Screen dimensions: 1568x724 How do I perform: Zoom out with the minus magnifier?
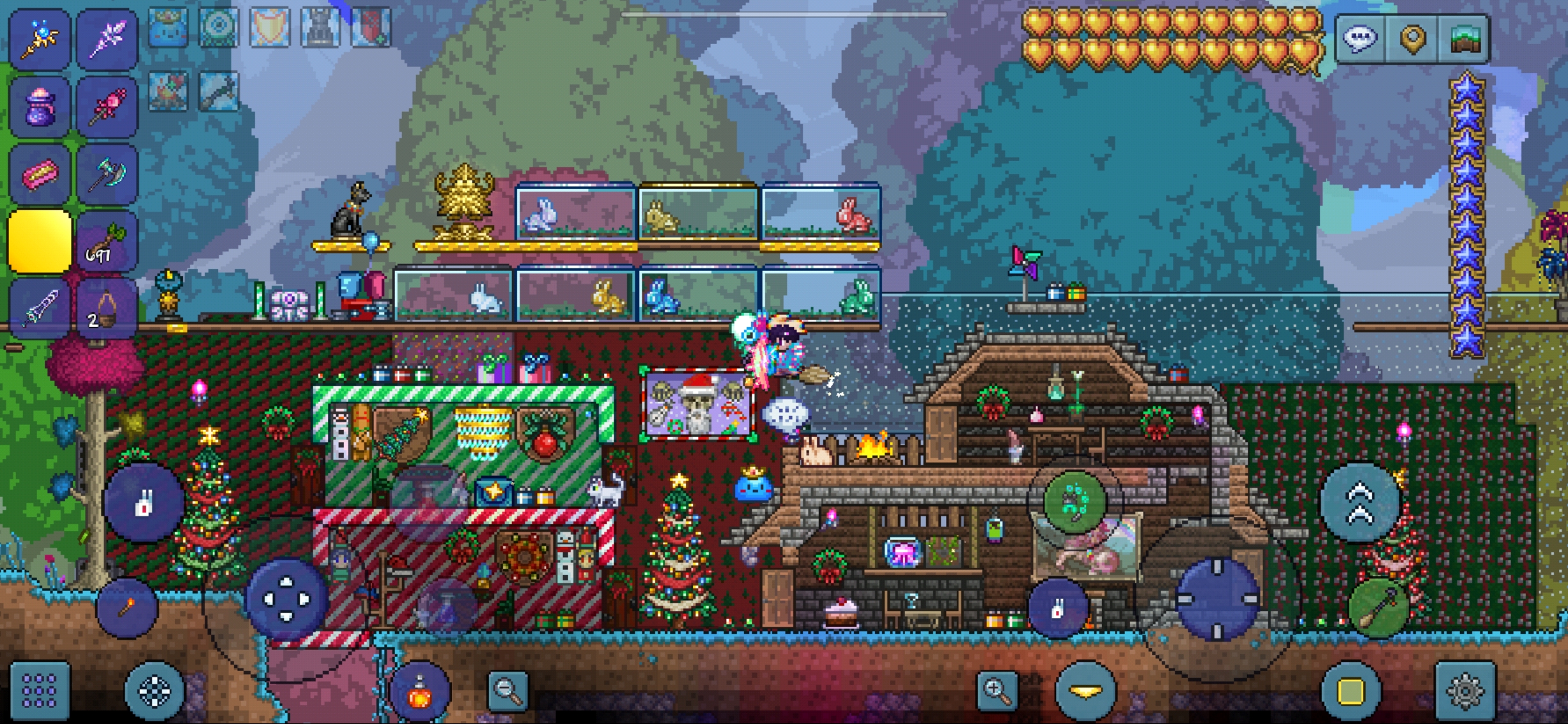click(x=508, y=691)
